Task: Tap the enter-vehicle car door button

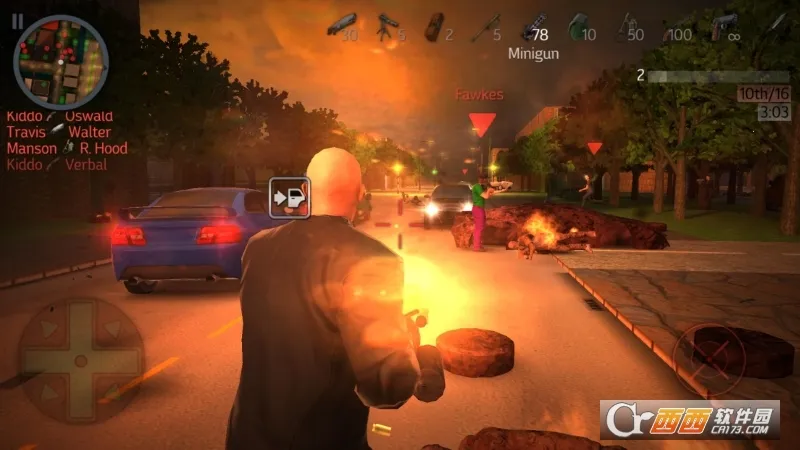Action: 291,196
